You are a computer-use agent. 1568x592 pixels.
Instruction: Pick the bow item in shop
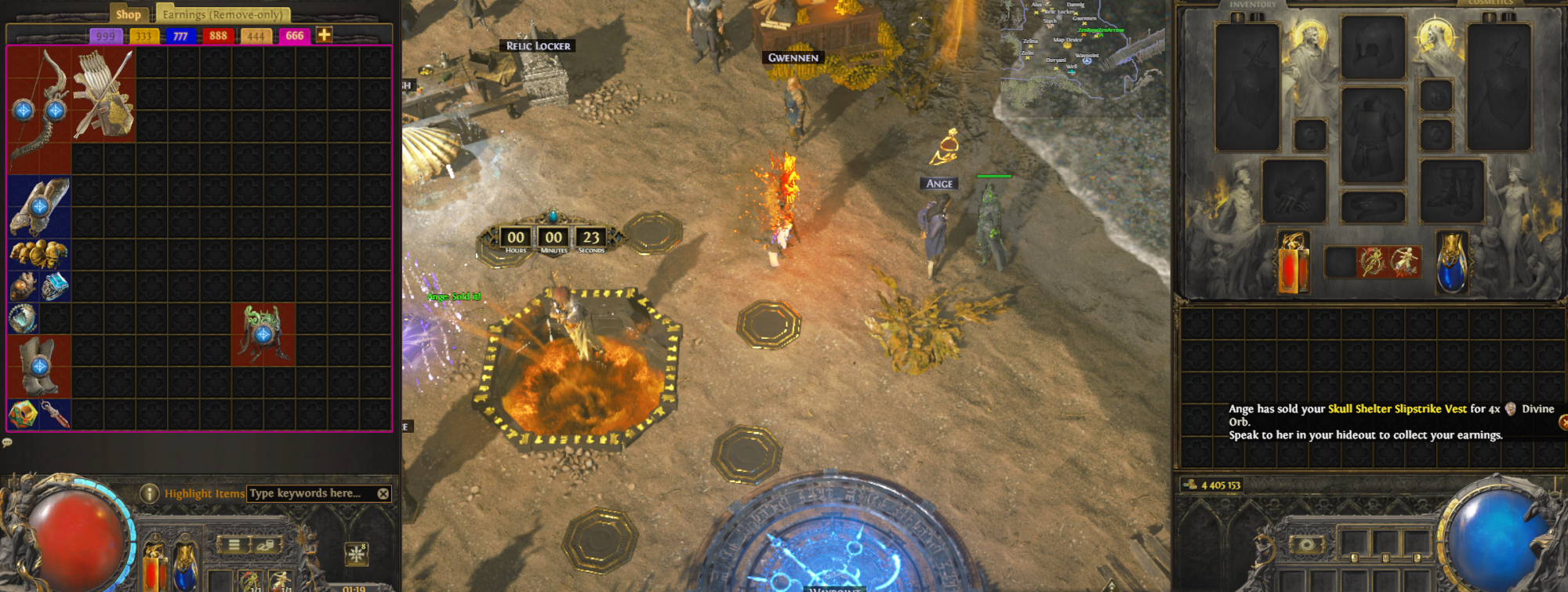pyautogui.click(x=39, y=108)
